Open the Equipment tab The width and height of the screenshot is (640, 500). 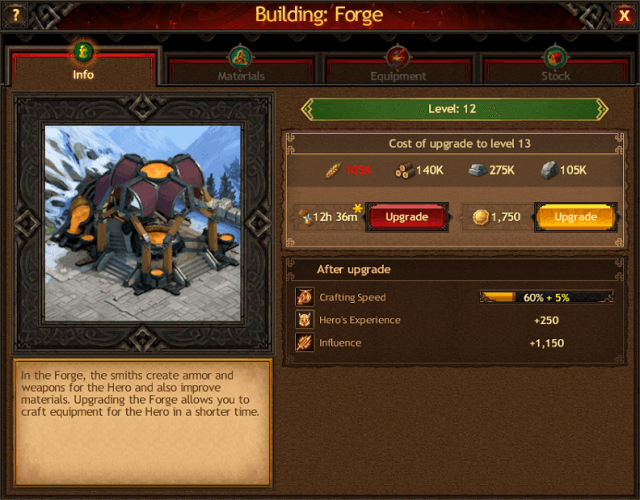click(399, 68)
